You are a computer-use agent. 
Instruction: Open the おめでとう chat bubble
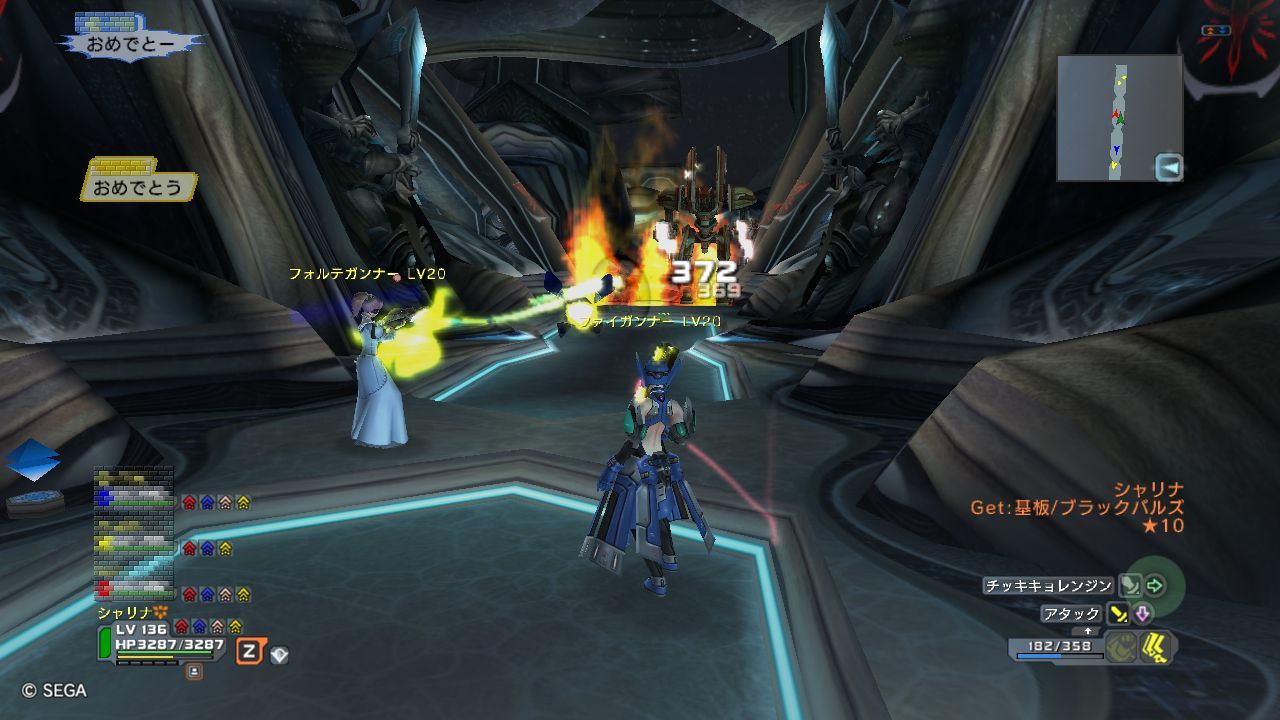point(137,186)
